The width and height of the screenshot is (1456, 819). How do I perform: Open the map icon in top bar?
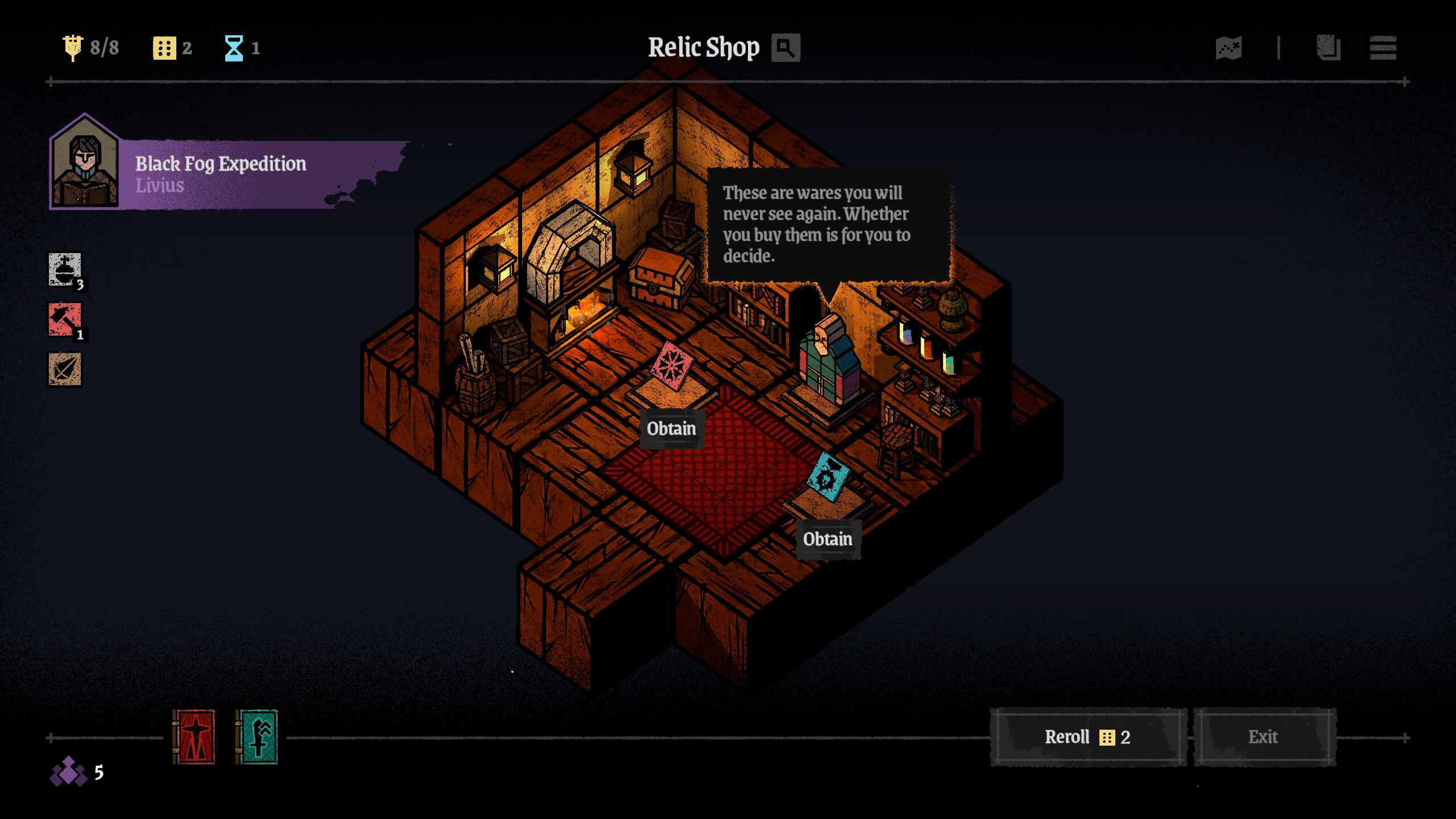coord(1228,48)
